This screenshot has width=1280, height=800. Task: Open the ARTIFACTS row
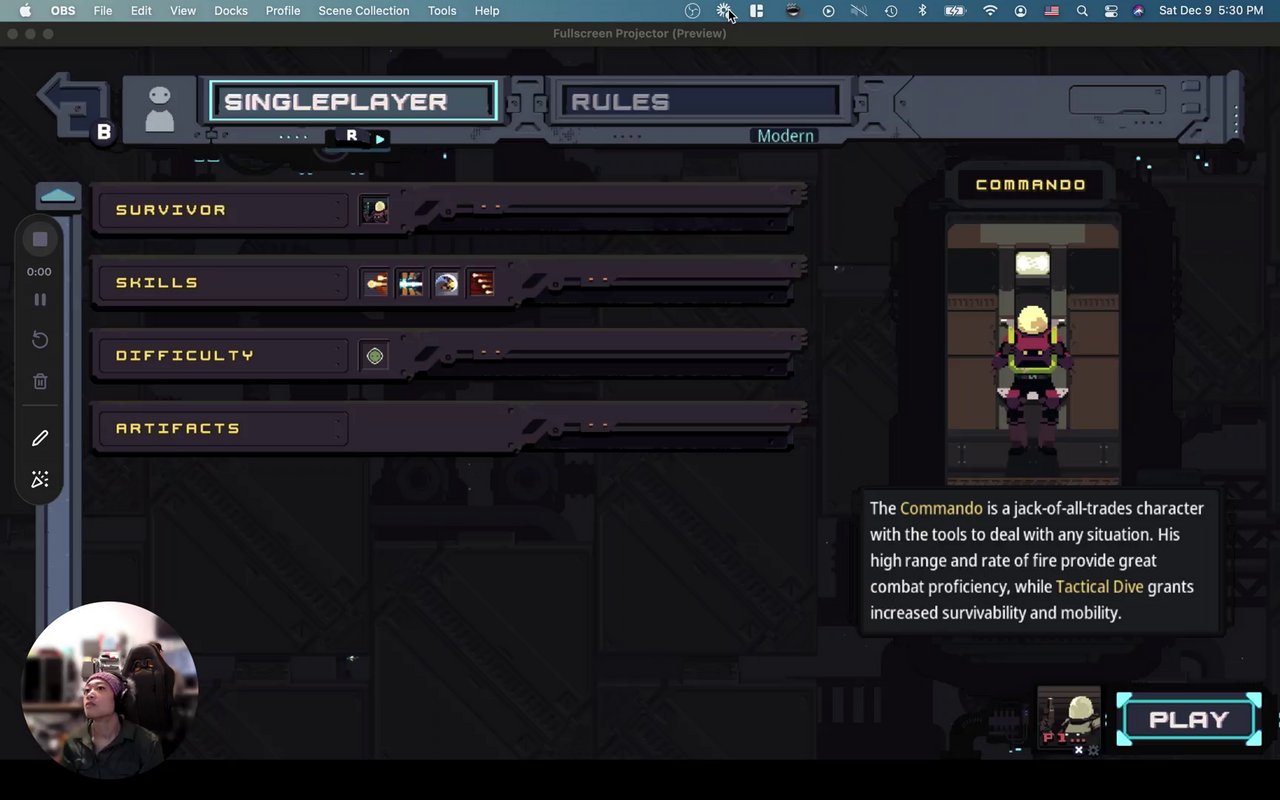click(x=220, y=429)
